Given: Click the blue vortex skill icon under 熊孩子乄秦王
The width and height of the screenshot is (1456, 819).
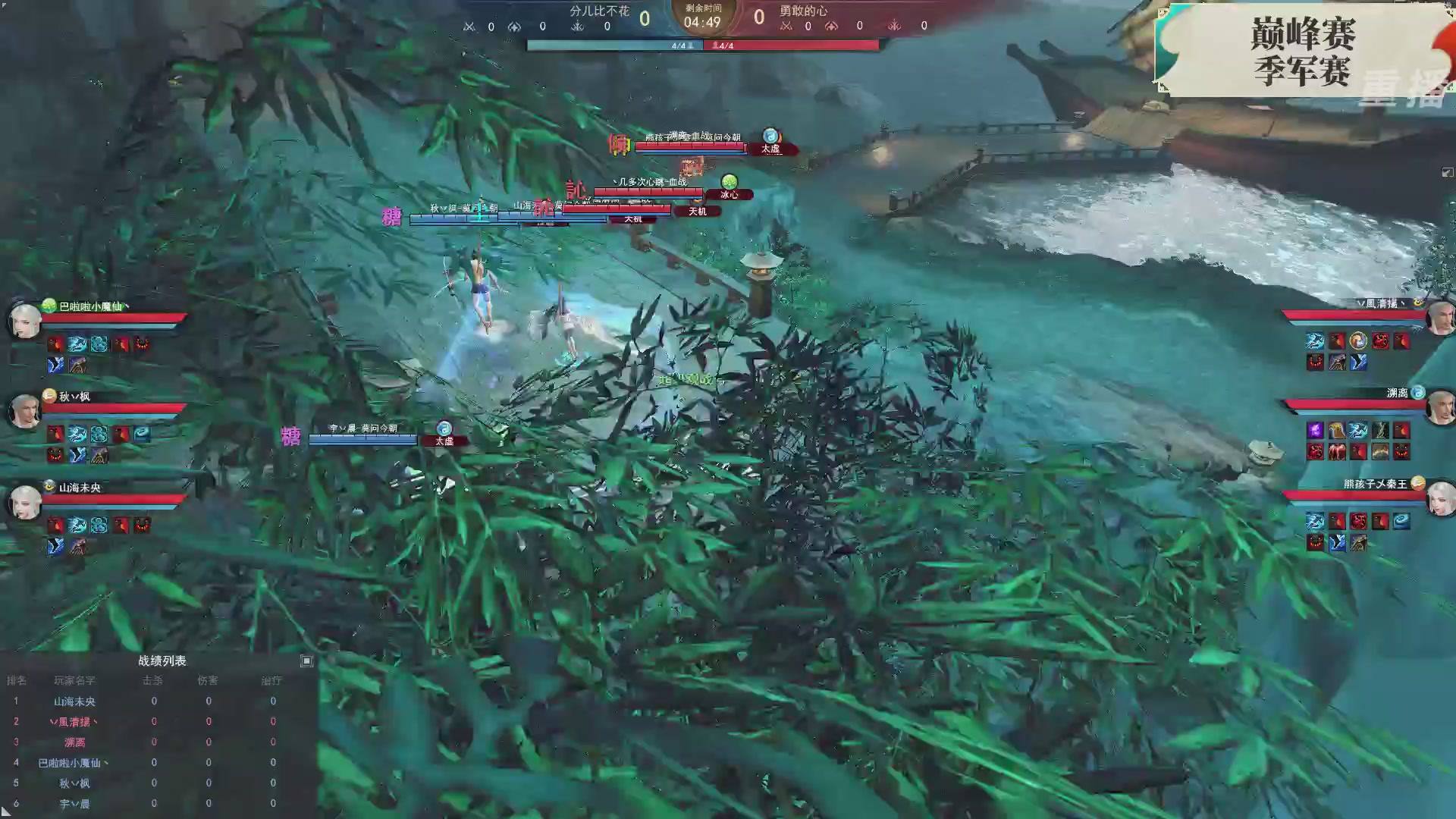Looking at the screenshot, I should [x=1401, y=521].
